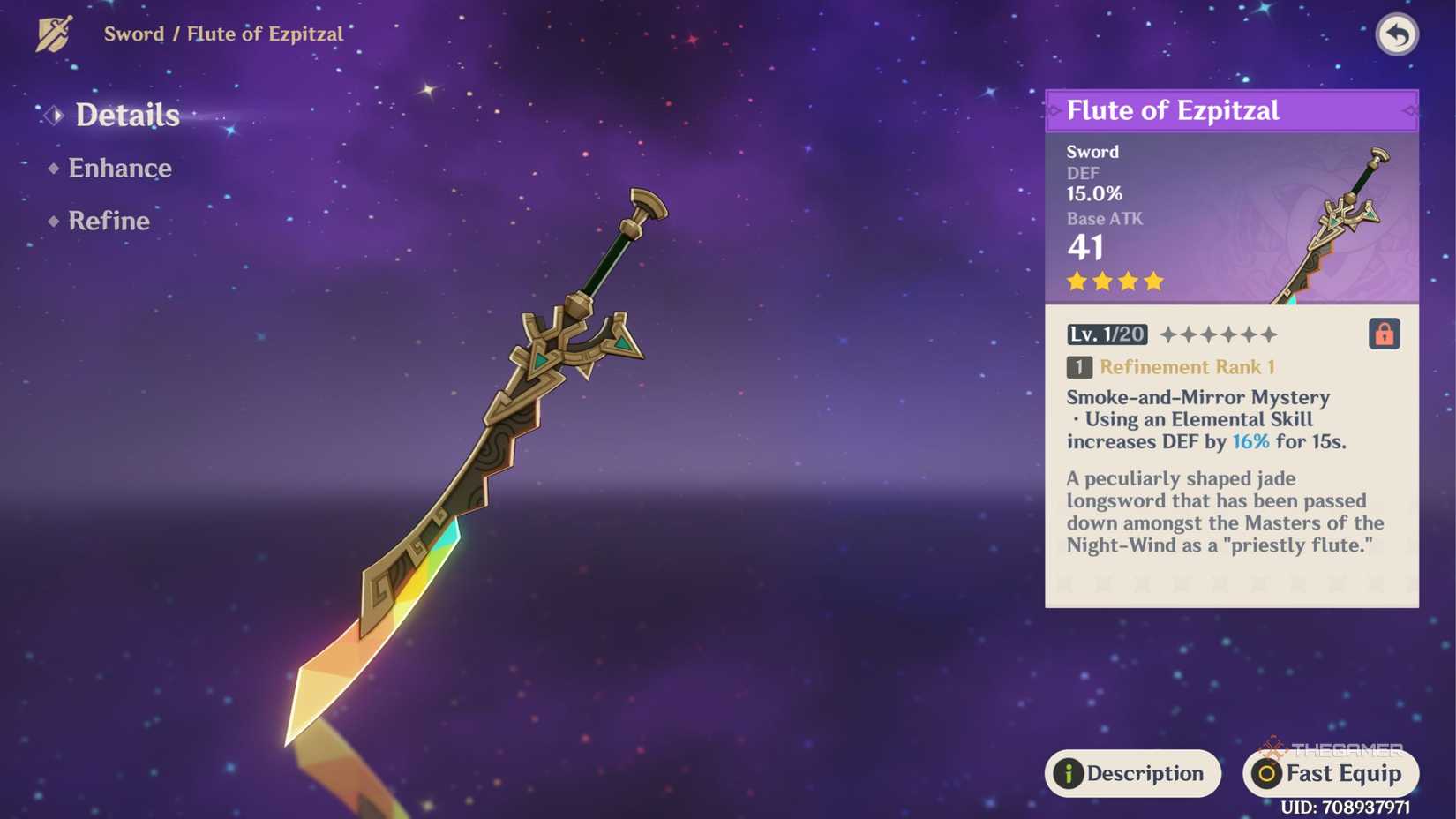Click the back arrow button at top right
1456x819 pixels.
tap(1397, 34)
